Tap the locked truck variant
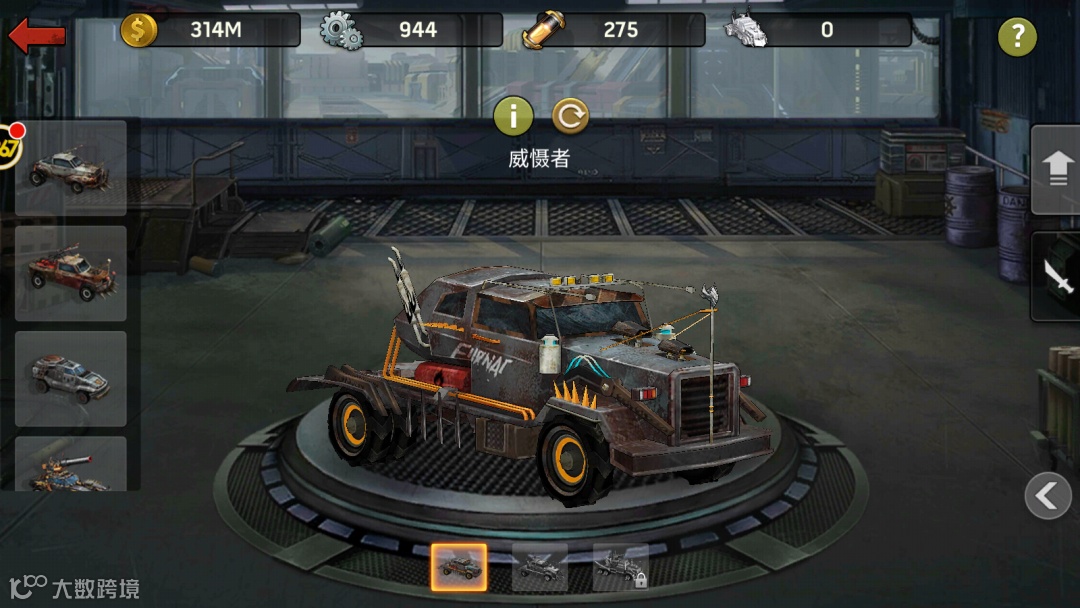Viewport: 1080px width, 608px height. (x=620, y=568)
